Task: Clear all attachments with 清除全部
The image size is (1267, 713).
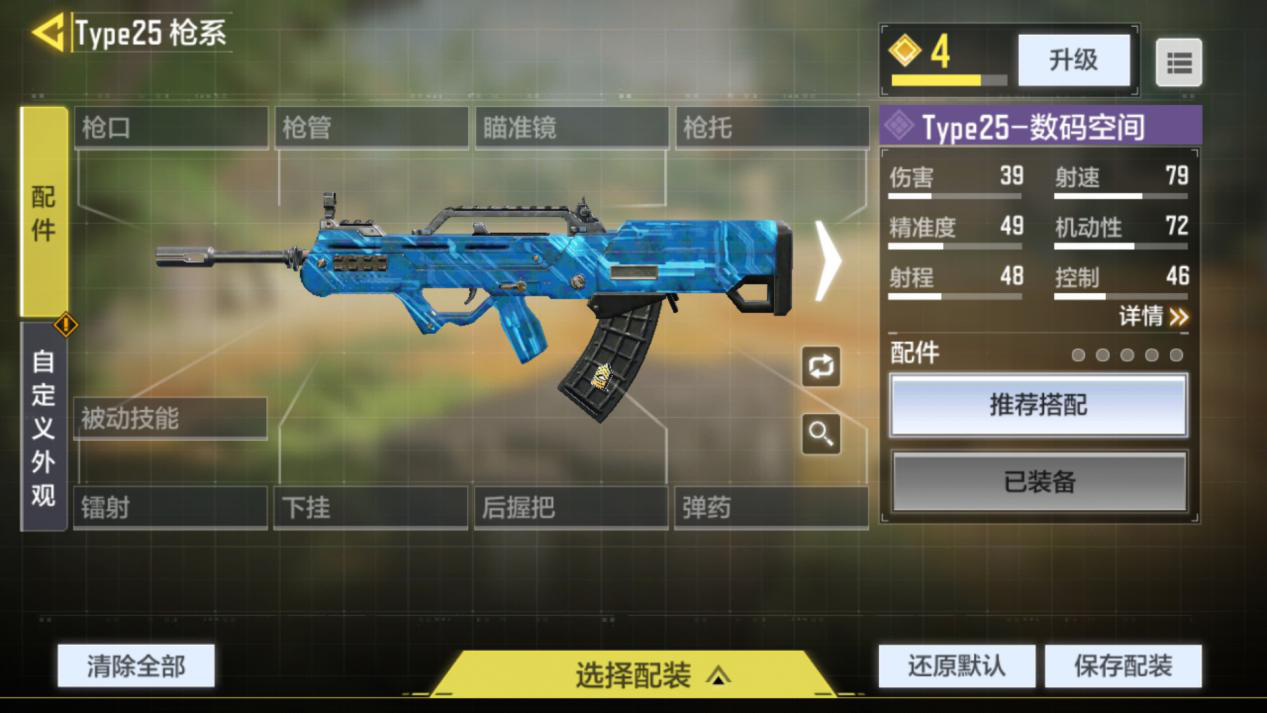Action: click(136, 666)
